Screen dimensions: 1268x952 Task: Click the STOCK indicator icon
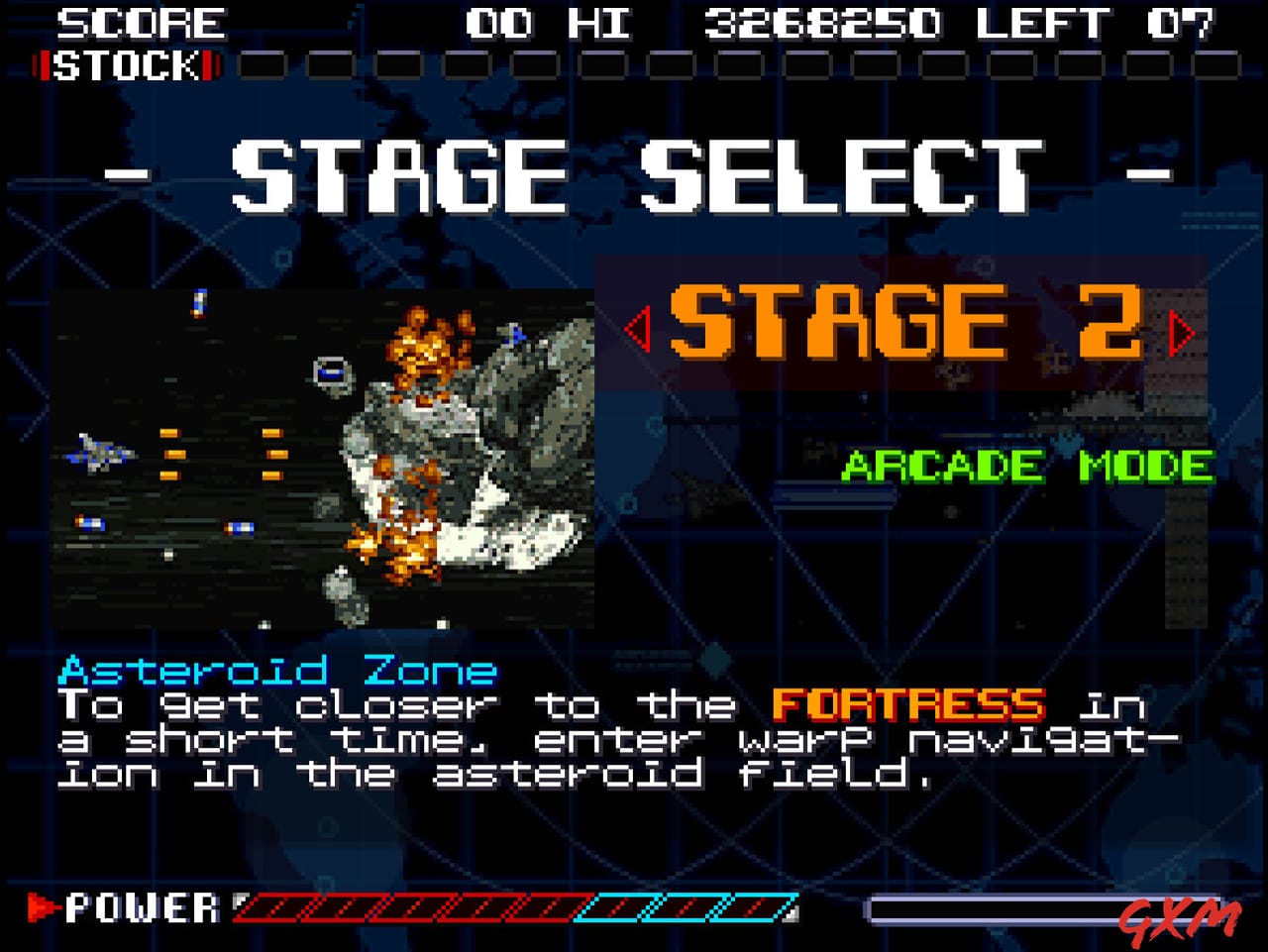click(x=124, y=67)
